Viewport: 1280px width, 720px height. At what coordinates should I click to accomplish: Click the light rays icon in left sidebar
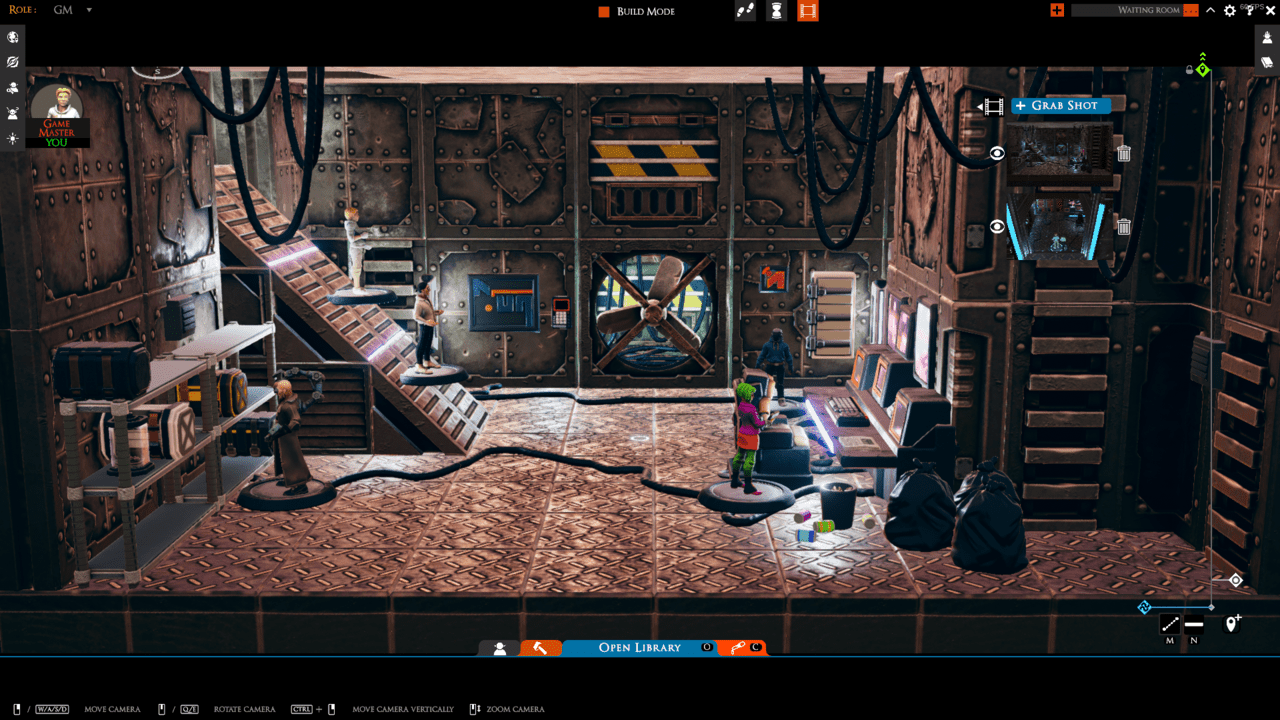[12, 138]
